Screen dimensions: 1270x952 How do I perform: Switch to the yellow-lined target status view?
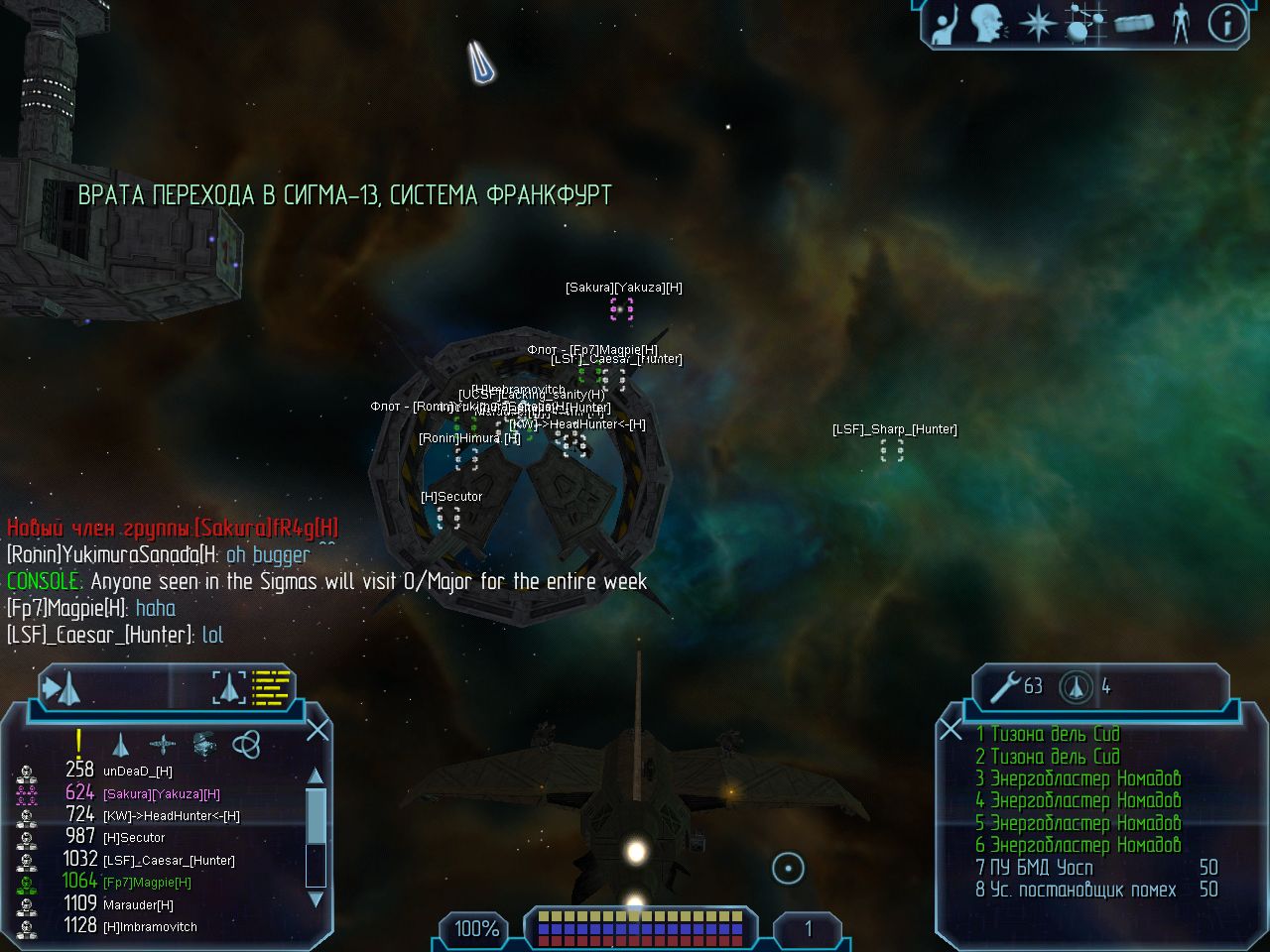tap(270, 686)
